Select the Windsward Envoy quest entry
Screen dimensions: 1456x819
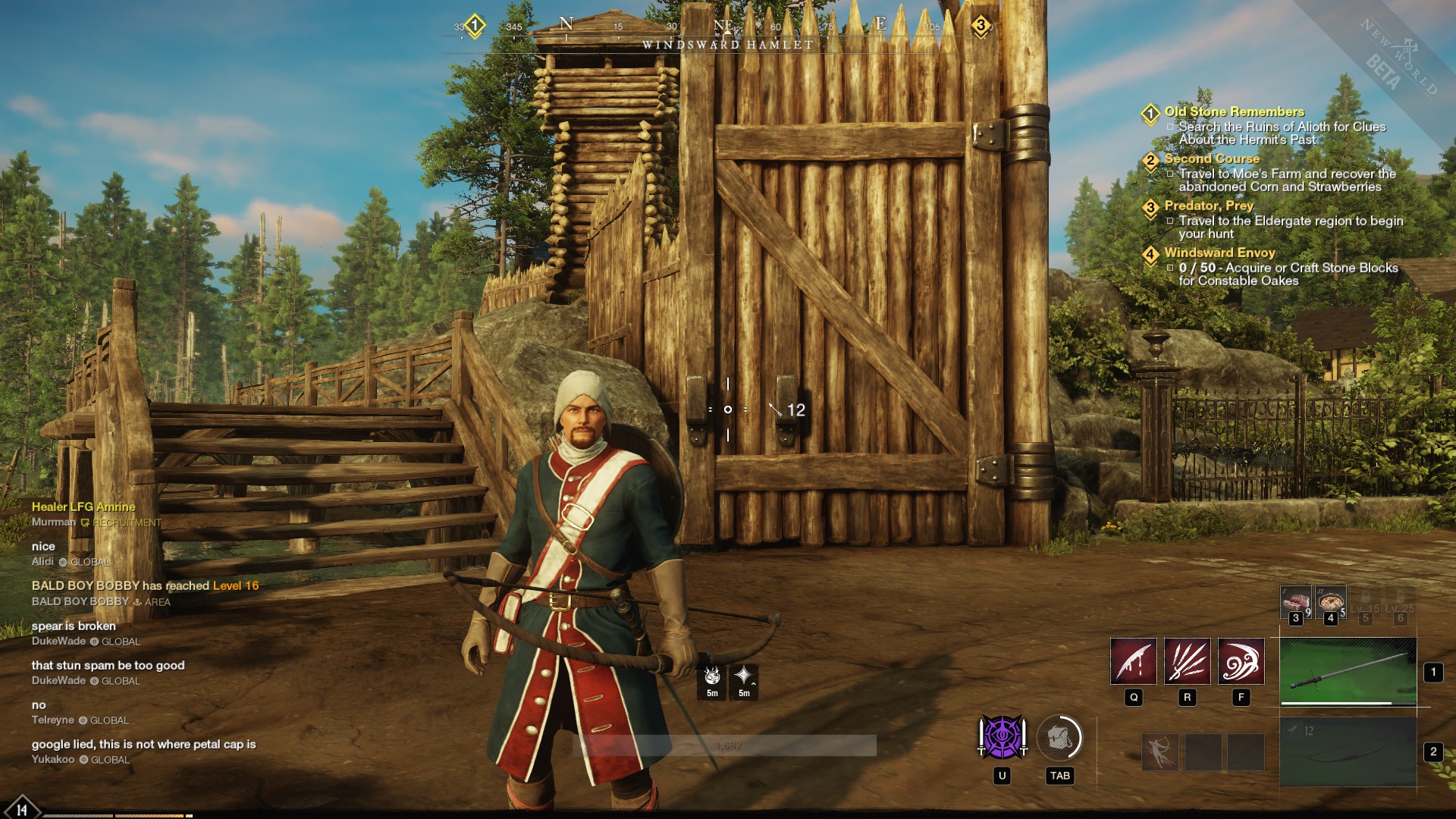point(1219,253)
